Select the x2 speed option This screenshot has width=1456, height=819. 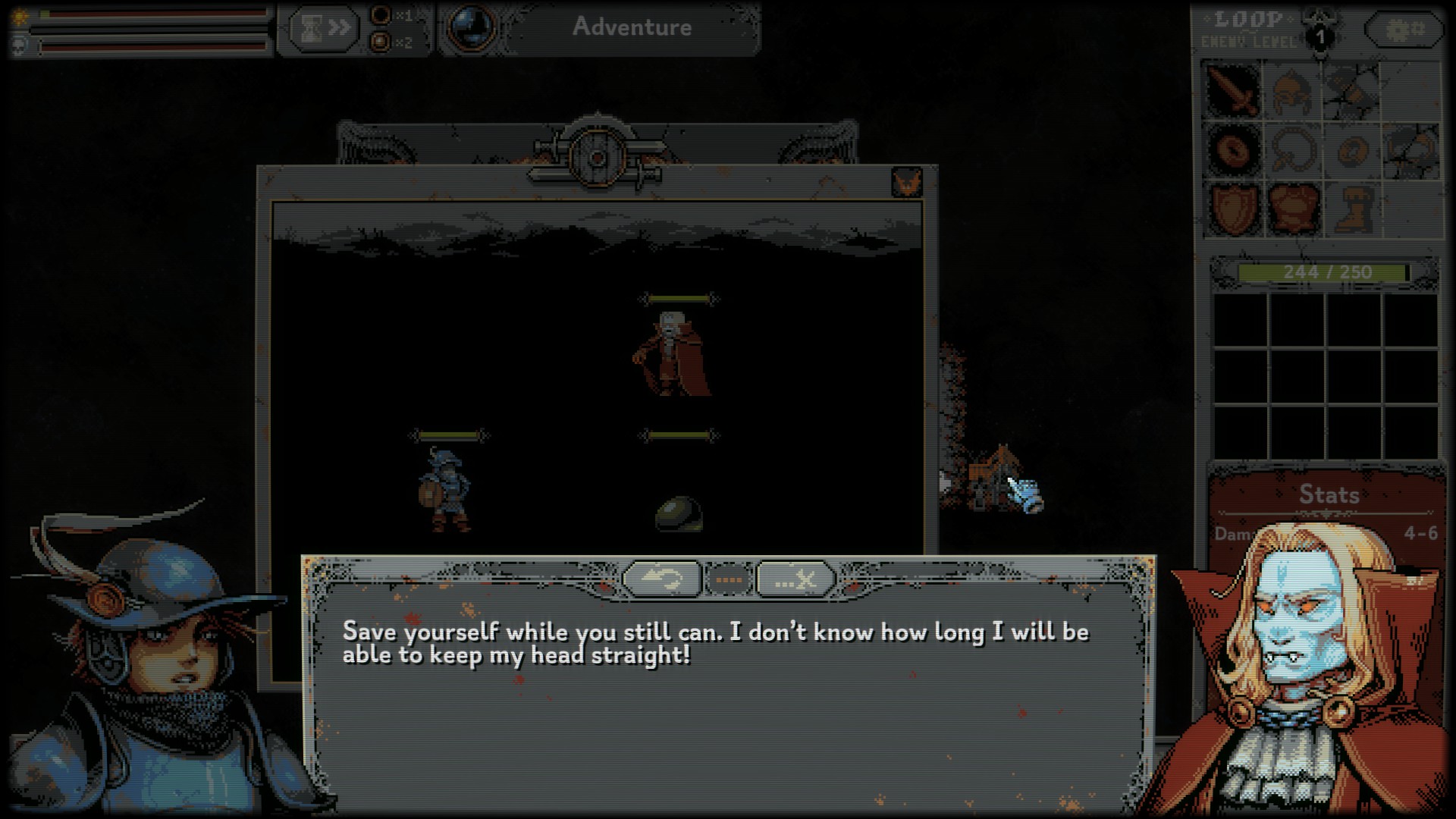pyautogui.click(x=381, y=42)
